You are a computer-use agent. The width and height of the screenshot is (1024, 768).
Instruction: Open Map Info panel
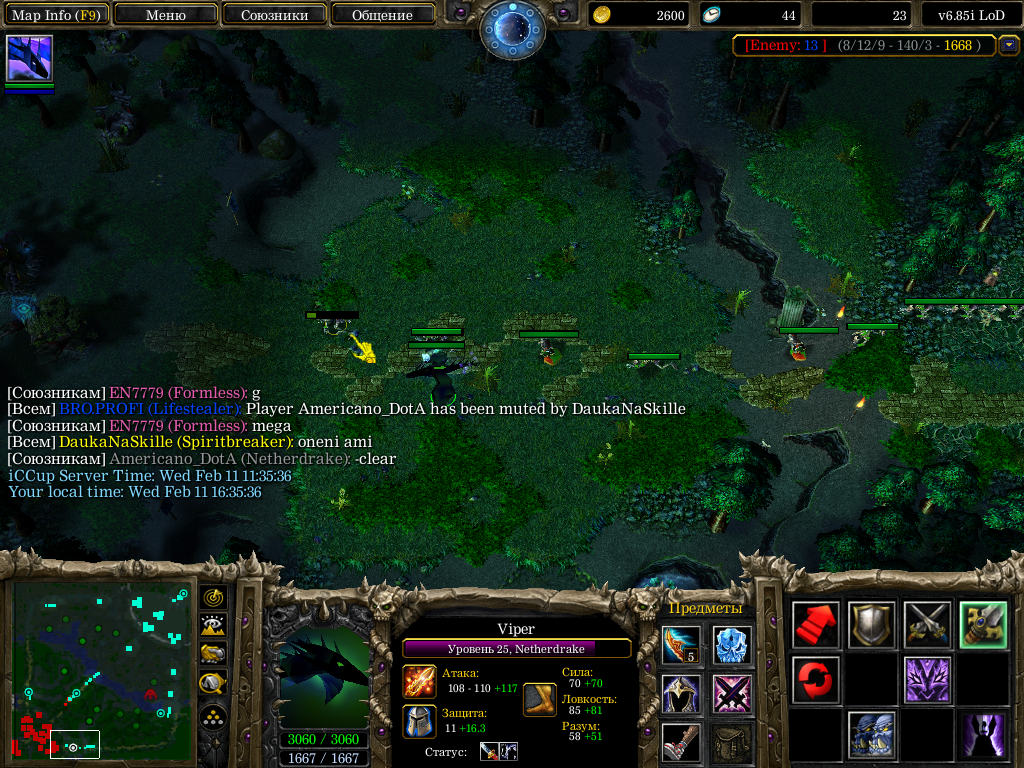click(56, 15)
